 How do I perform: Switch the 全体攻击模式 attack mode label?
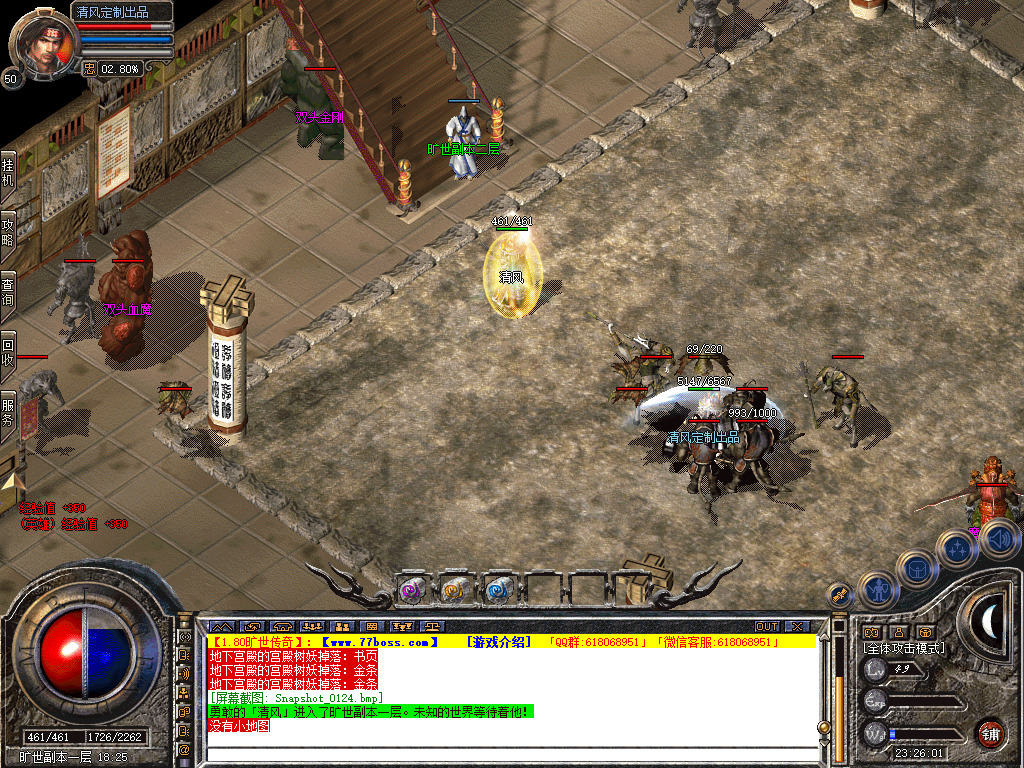tap(904, 648)
